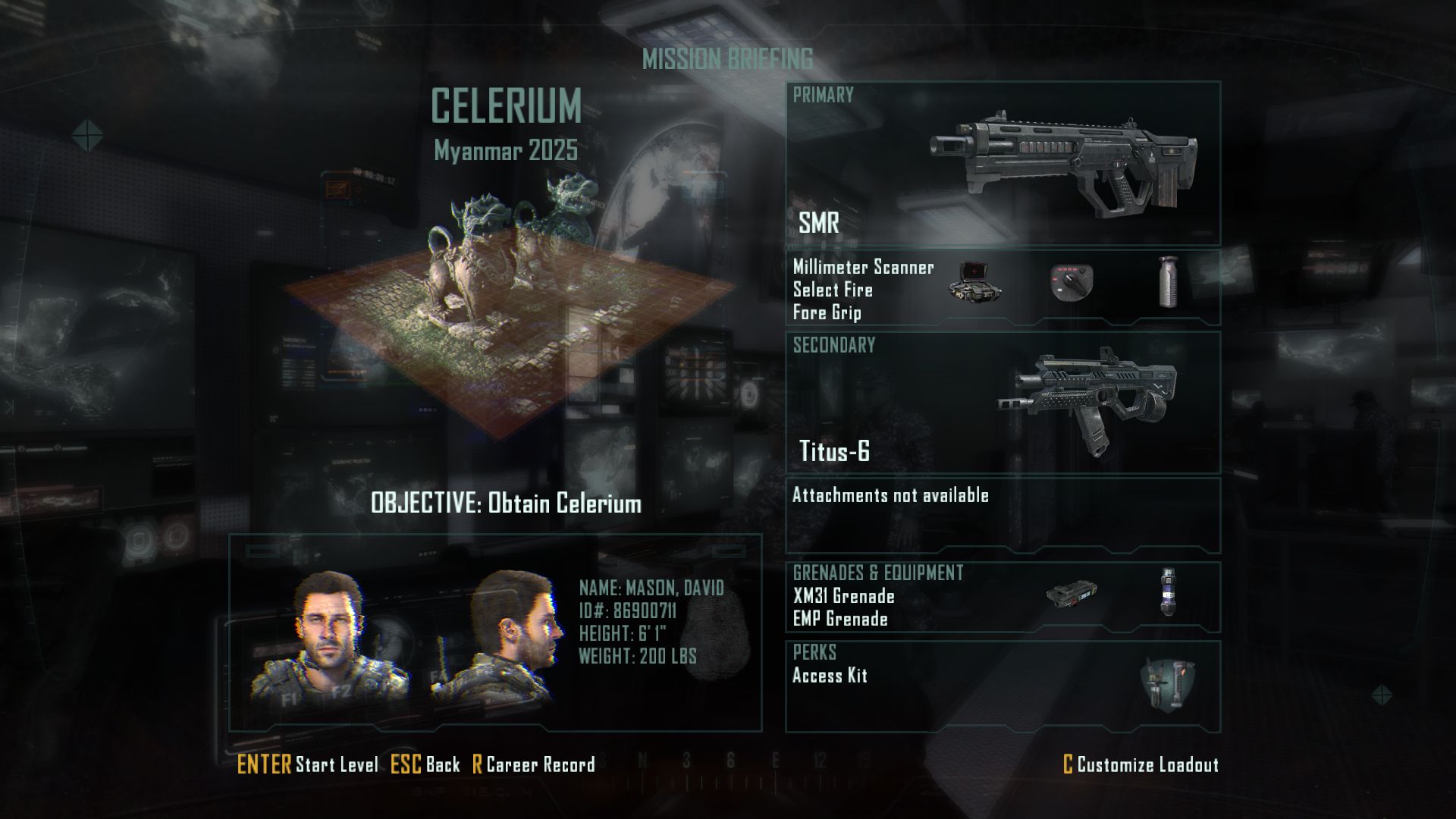Open the Career Record

533,764
